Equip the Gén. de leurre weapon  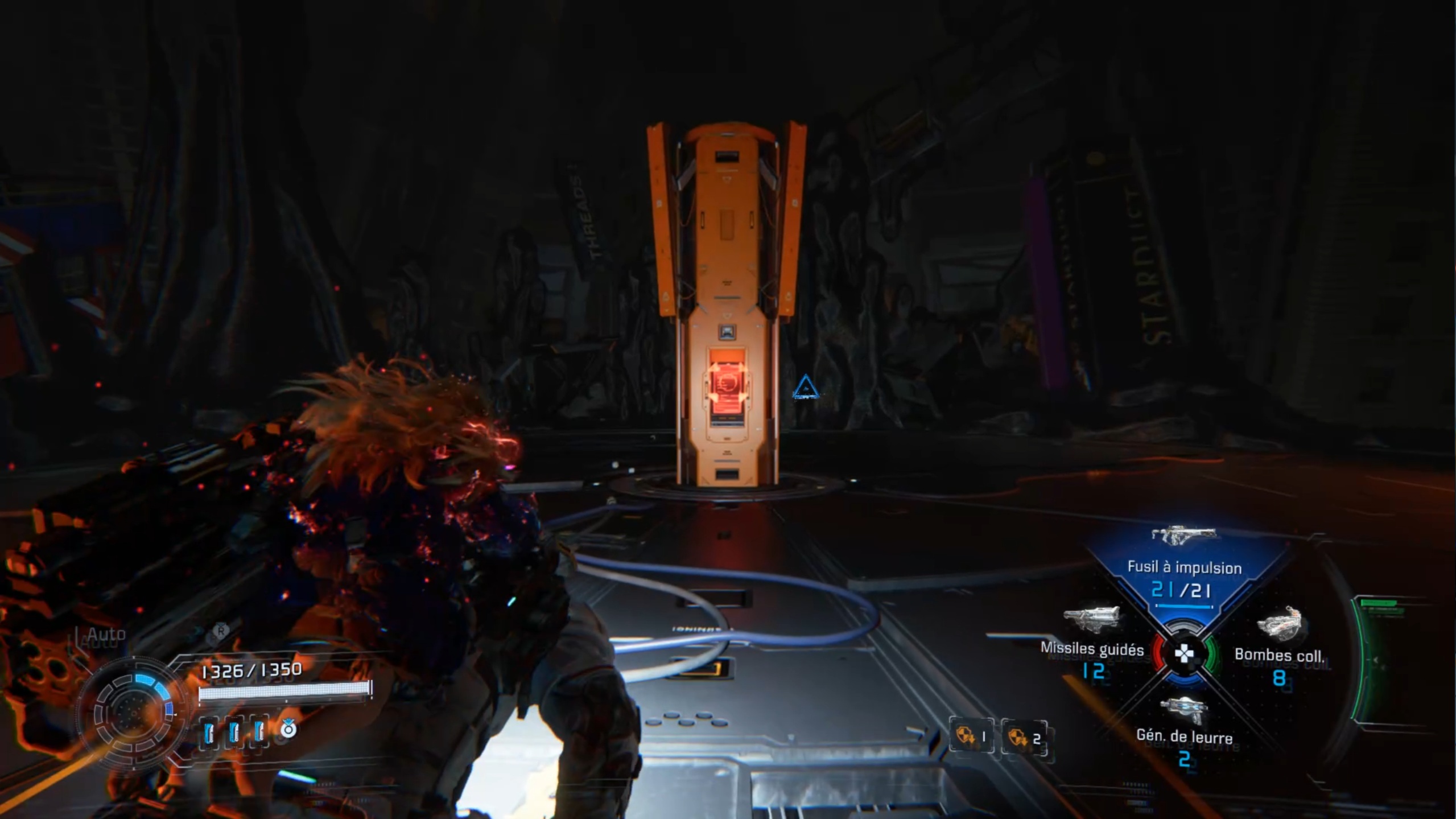[x=1184, y=736]
